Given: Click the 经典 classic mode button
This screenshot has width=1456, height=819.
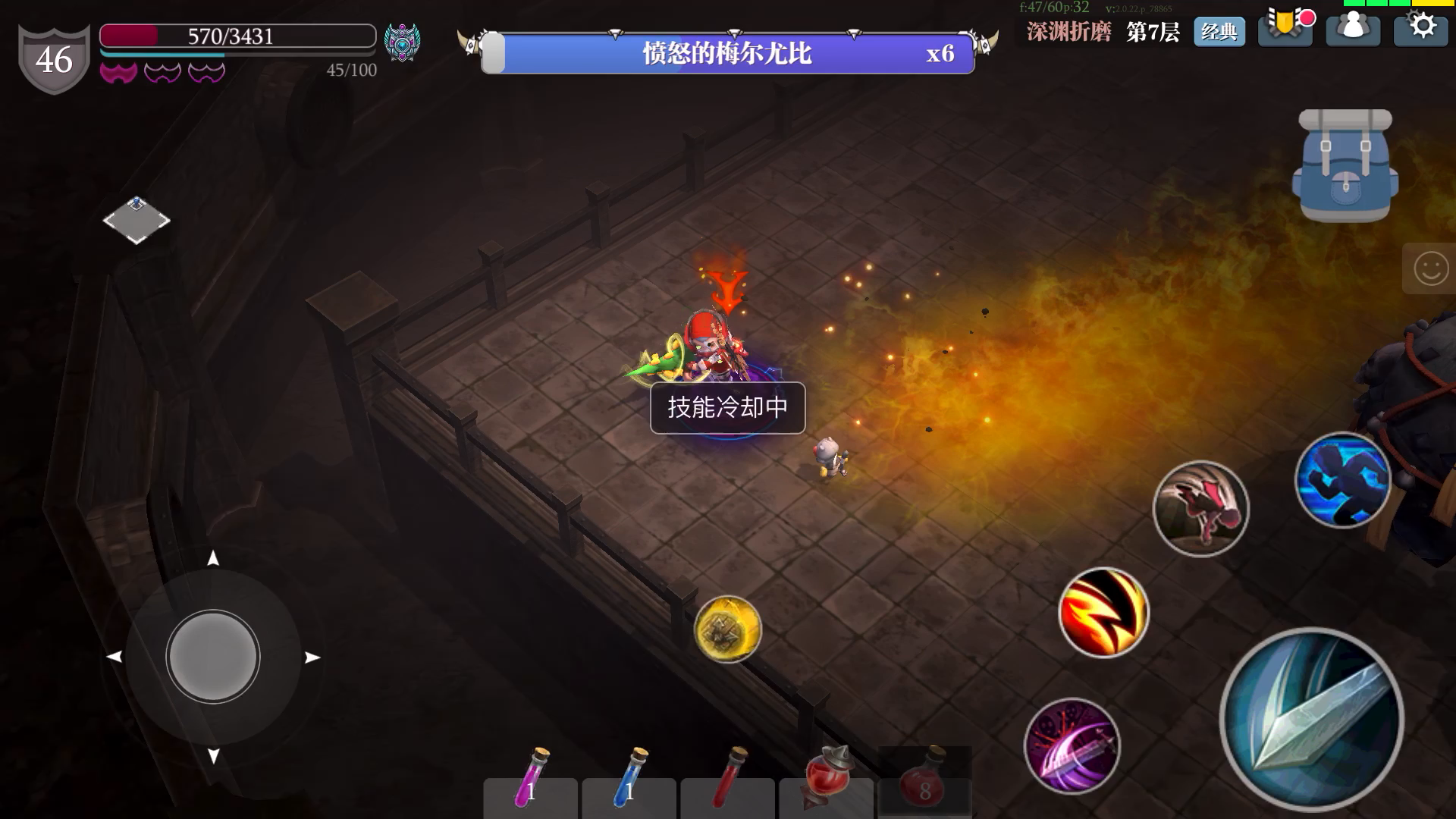Looking at the screenshot, I should [x=1220, y=33].
